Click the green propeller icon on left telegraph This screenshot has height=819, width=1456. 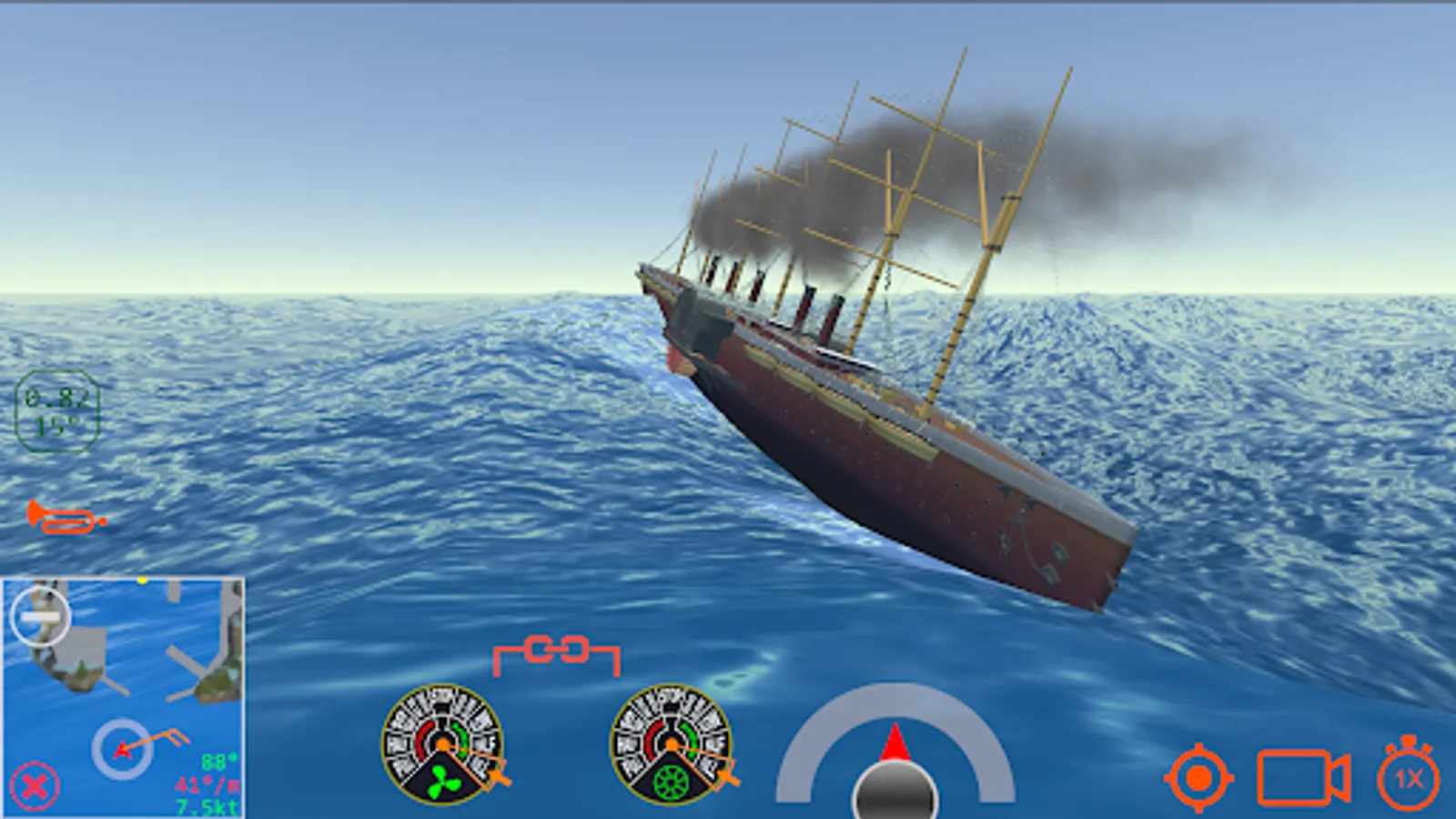(x=443, y=781)
